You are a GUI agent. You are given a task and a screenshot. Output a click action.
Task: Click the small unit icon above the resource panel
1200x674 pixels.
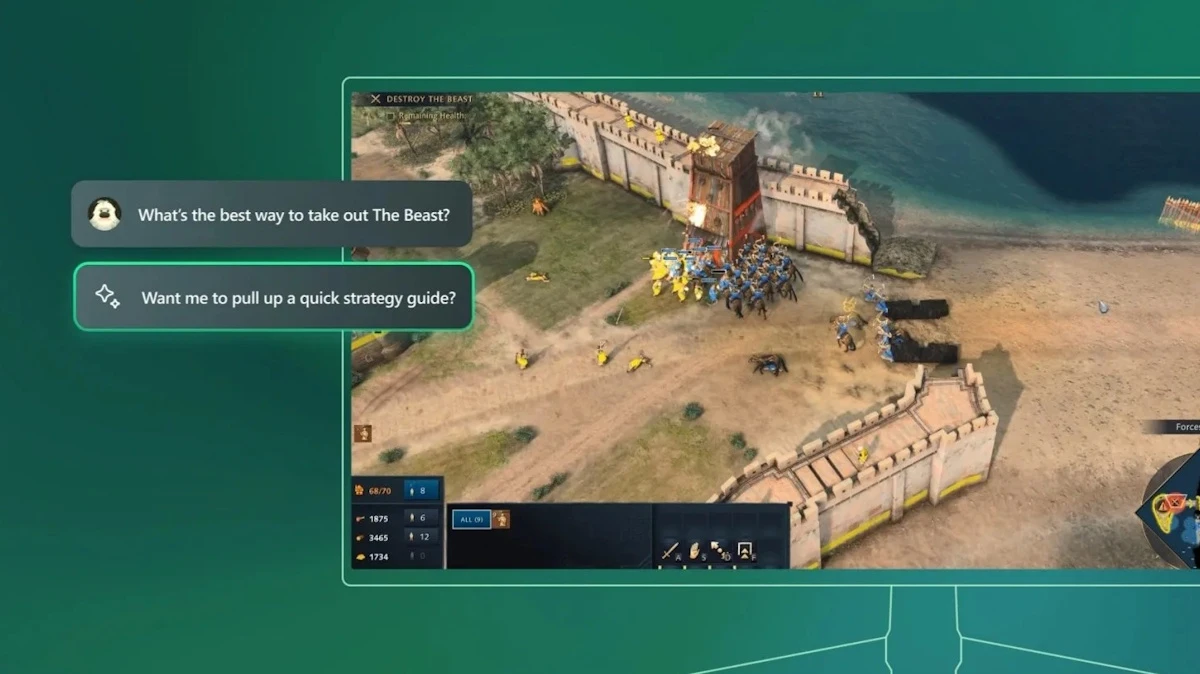pyautogui.click(x=363, y=433)
